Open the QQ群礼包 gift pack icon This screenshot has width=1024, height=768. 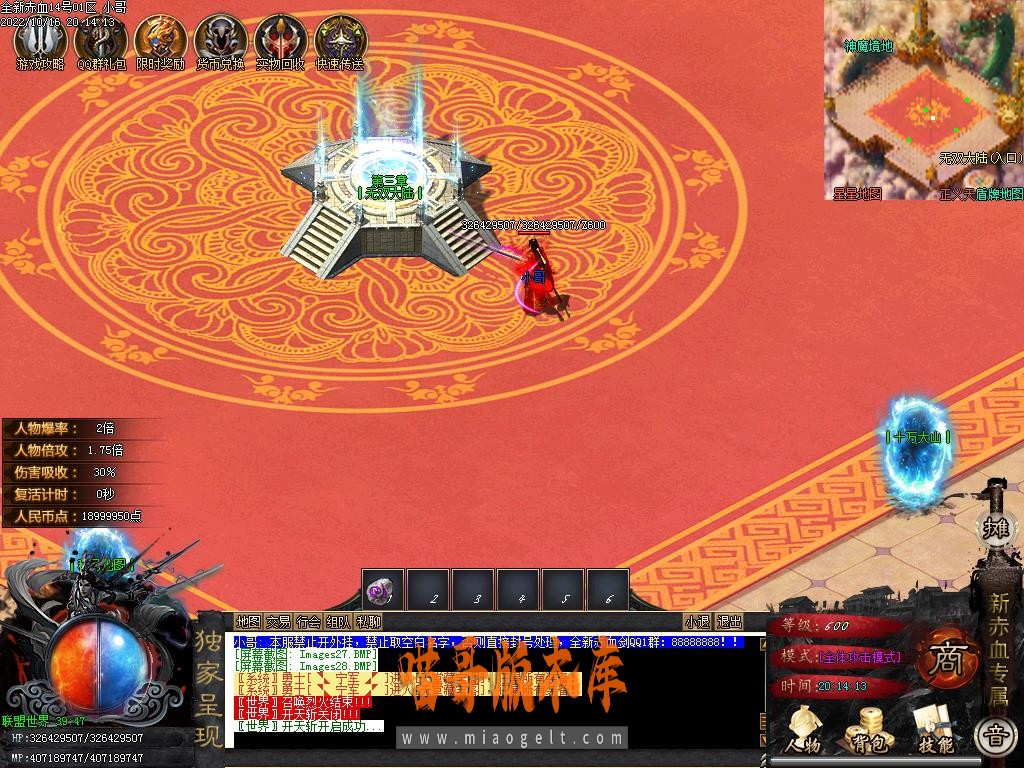point(101,40)
